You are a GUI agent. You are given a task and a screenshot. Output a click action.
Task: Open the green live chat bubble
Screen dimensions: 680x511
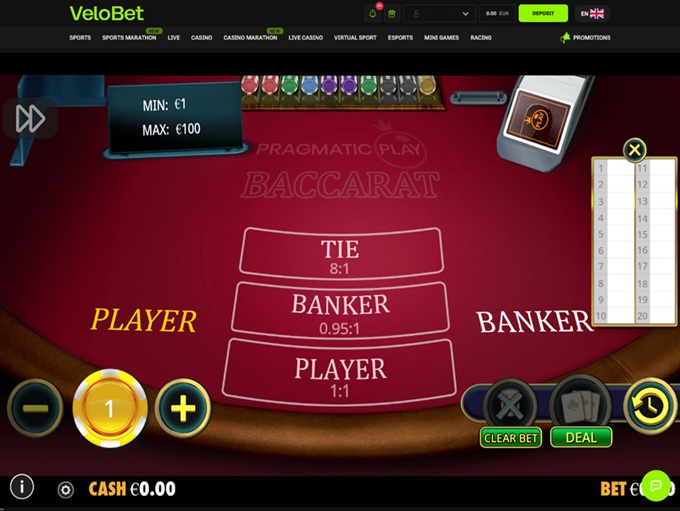pyautogui.click(x=656, y=485)
